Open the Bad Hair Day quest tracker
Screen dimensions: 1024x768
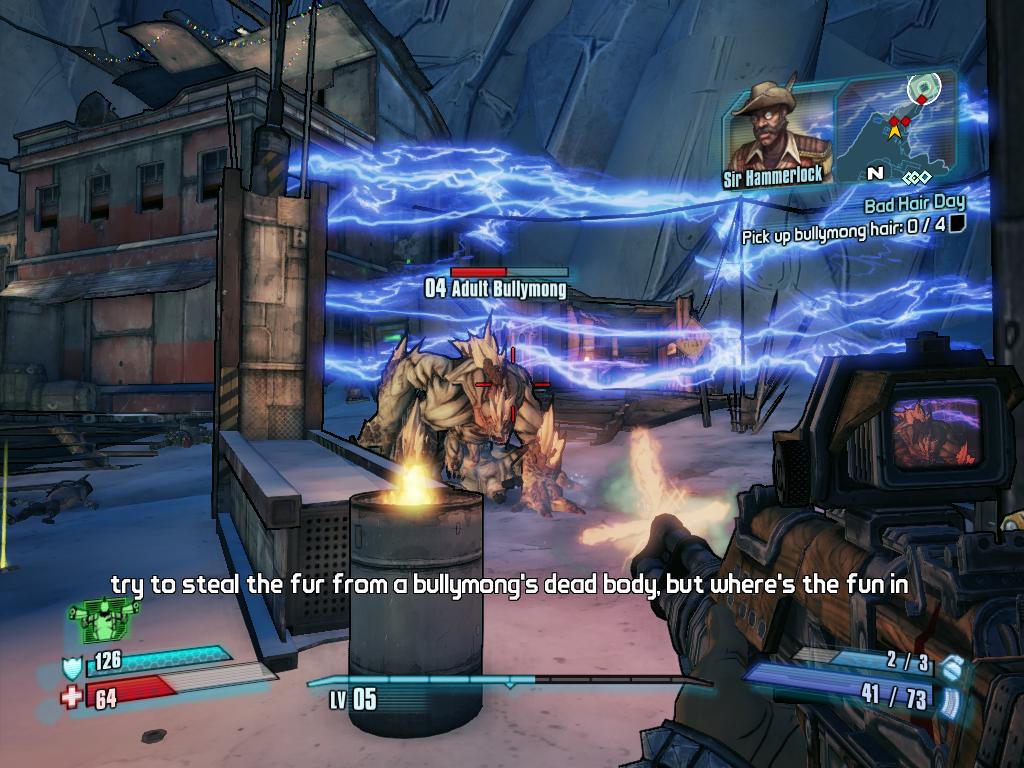click(914, 204)
